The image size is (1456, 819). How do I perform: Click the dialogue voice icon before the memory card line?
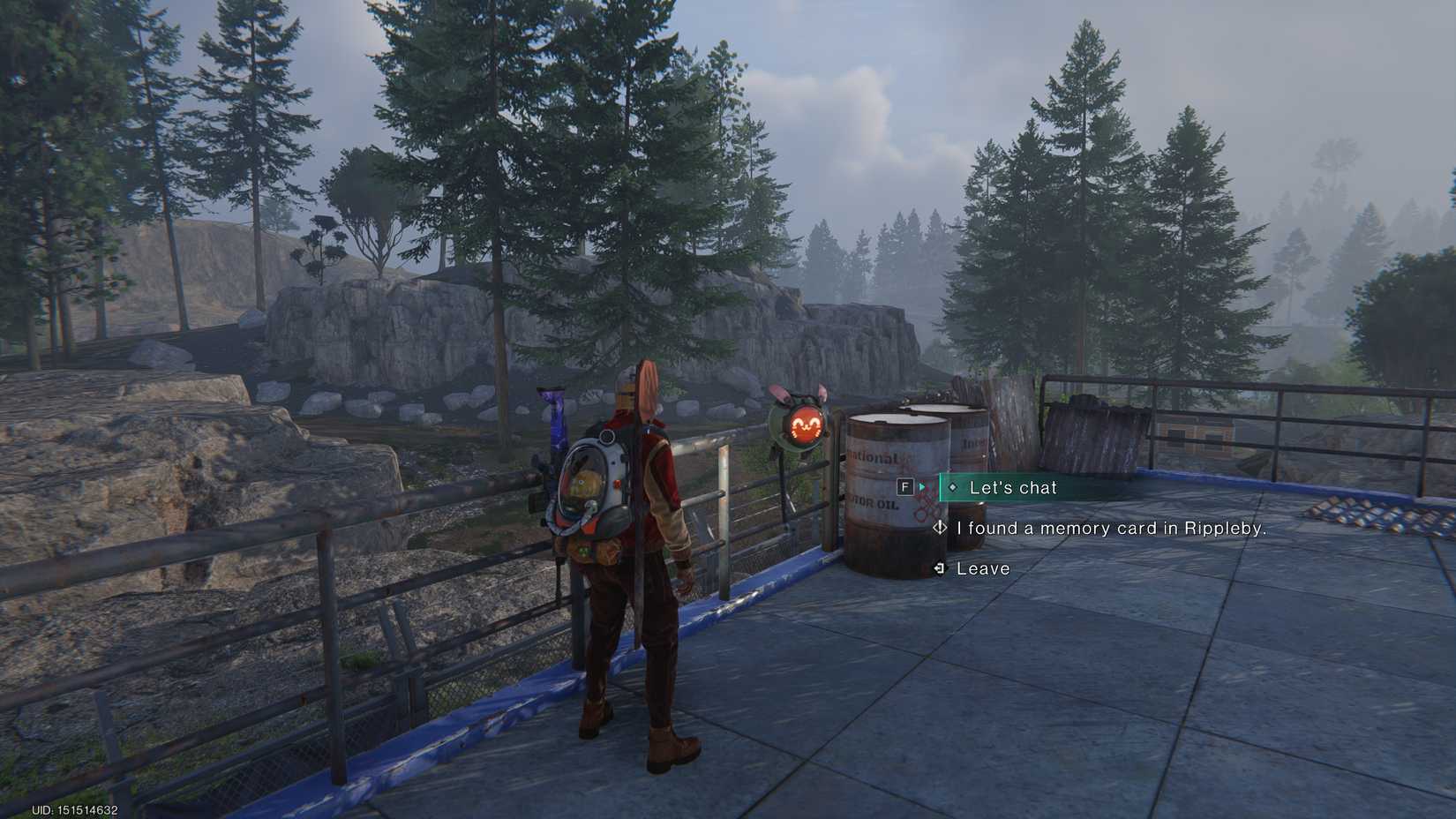(941, 528)
